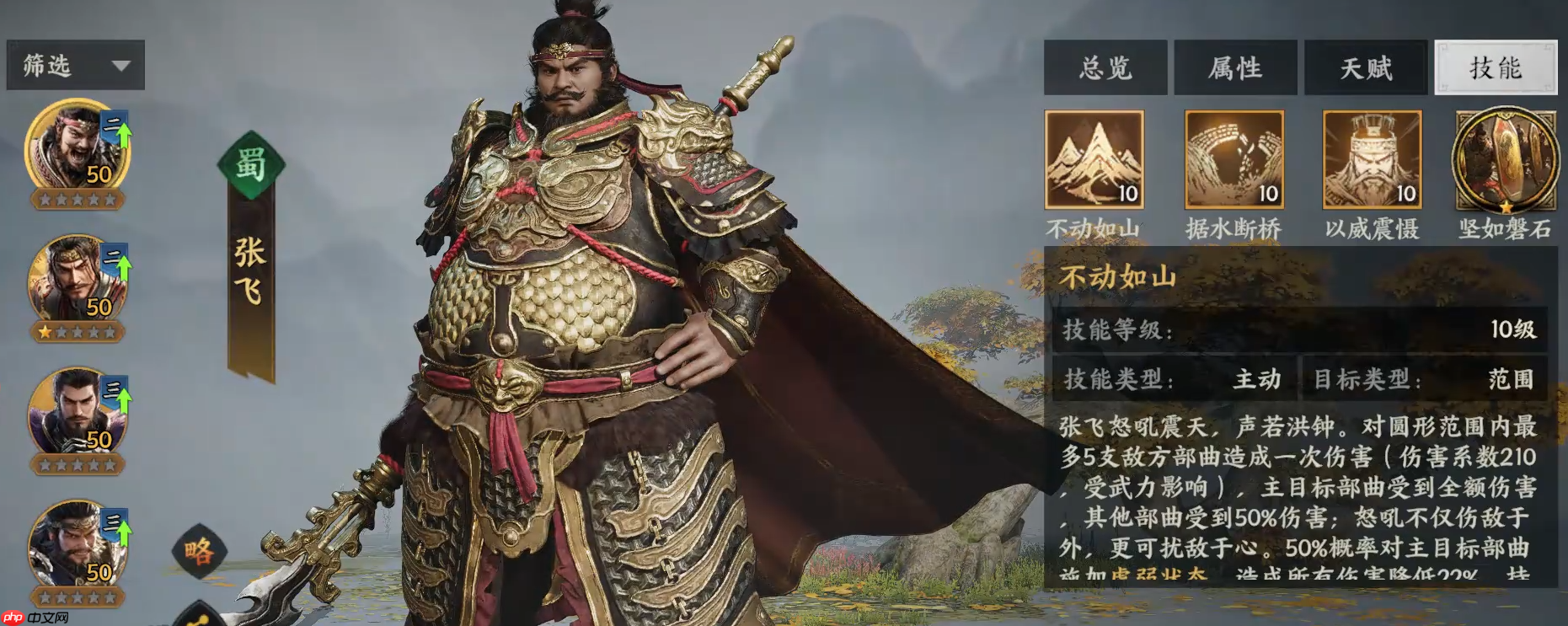
Task: Select the 以威震慑 skill icon
Action: (1371, 160)
